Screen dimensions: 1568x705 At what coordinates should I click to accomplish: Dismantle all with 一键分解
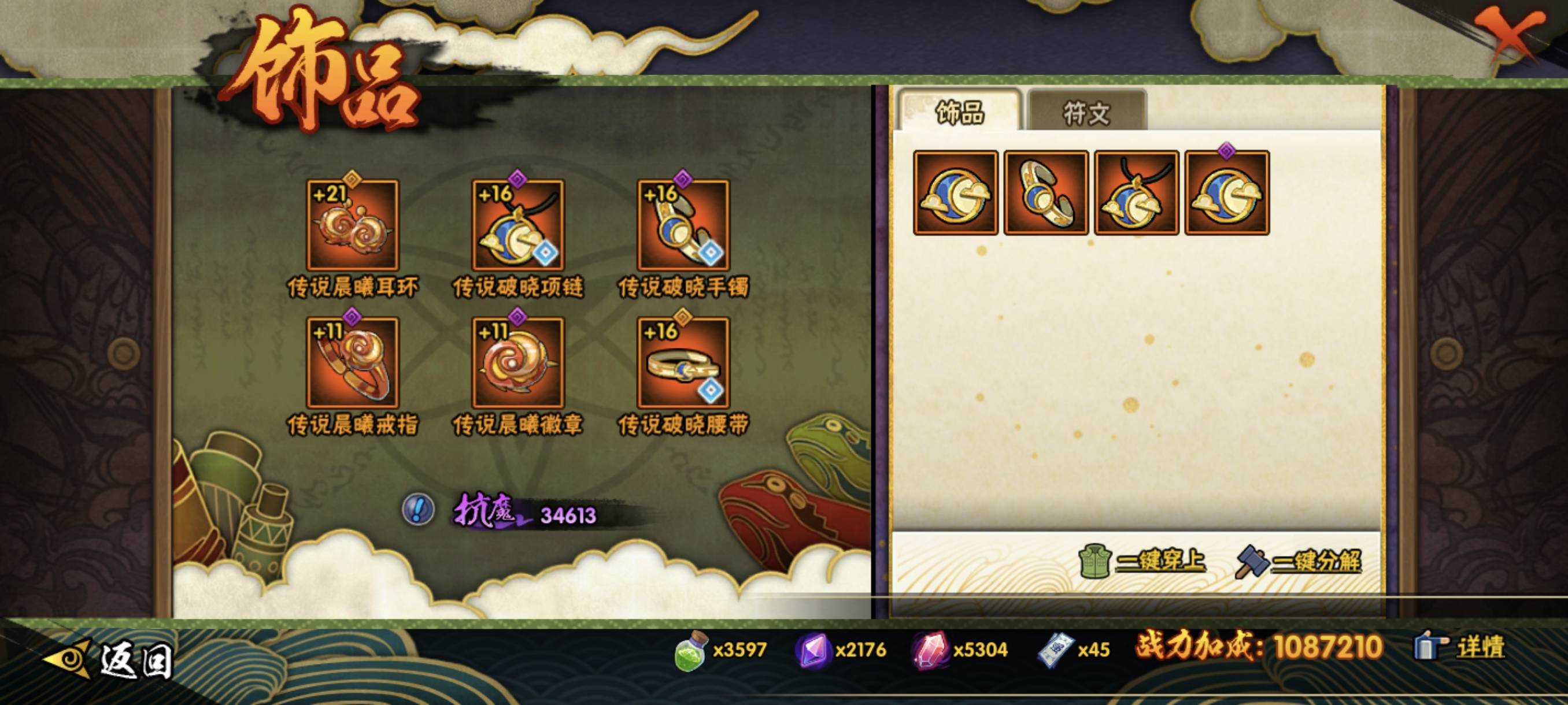[1299, 561]
